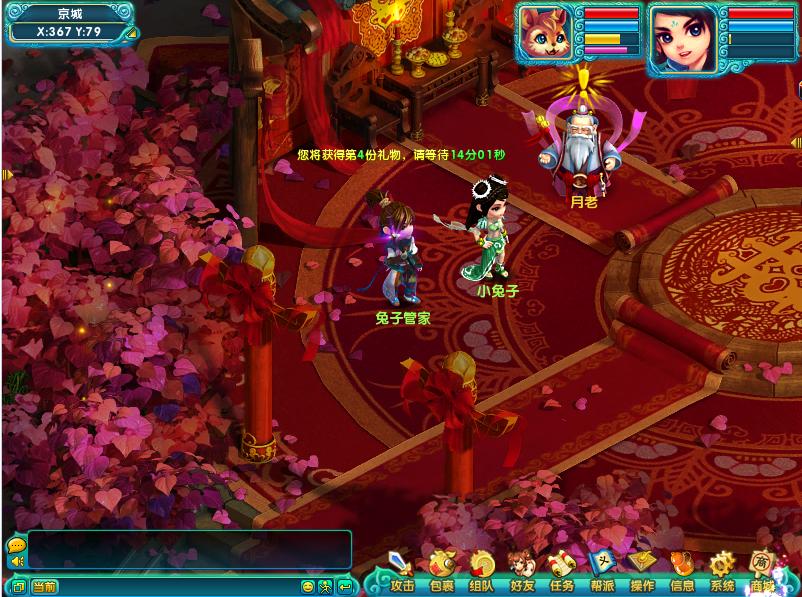Click the orange speech bubble chat icon
Viewport: 802px width, 597px height.
coord(16,545)
